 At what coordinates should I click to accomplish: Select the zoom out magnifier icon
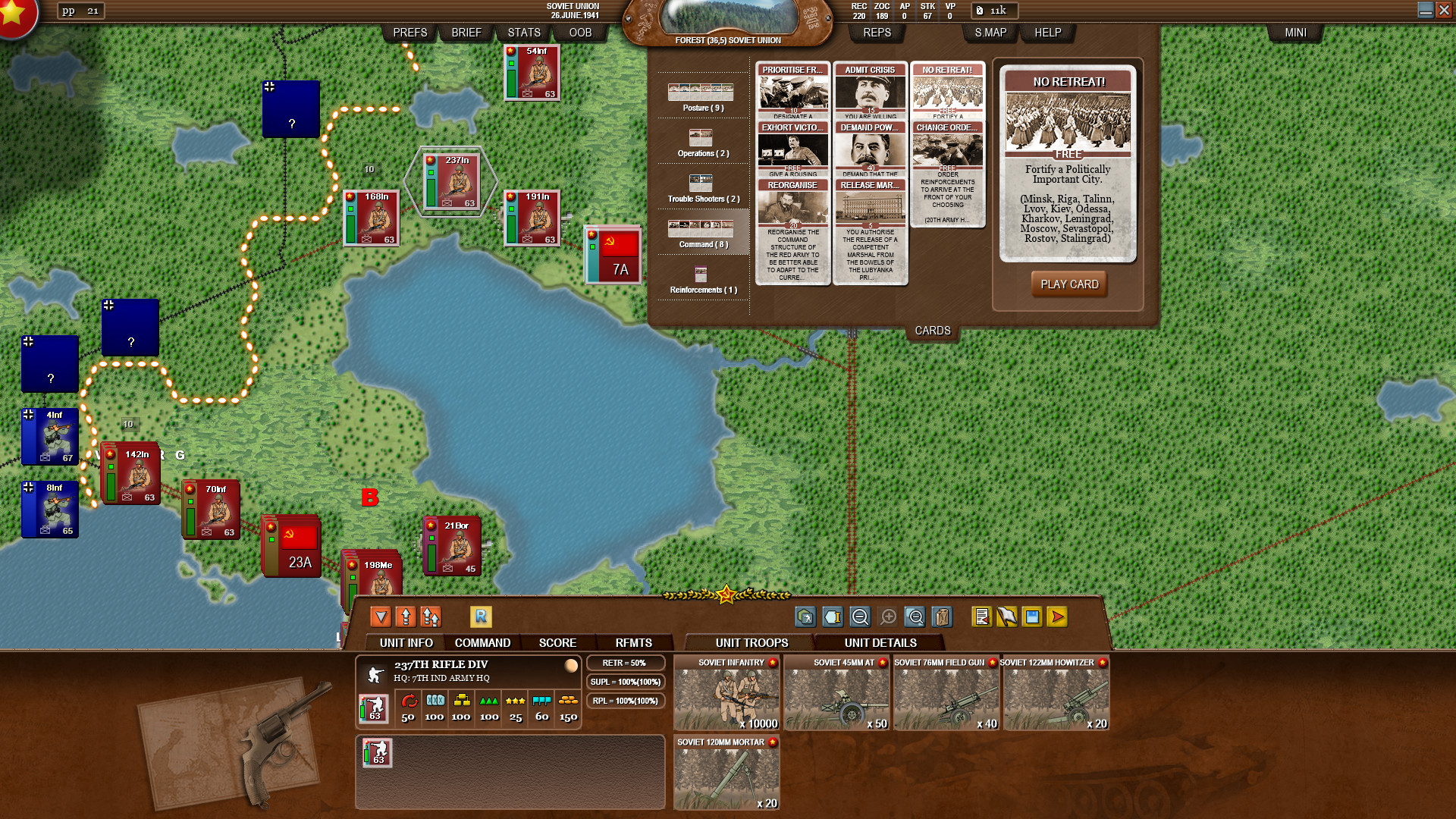[x=859, y=617]
